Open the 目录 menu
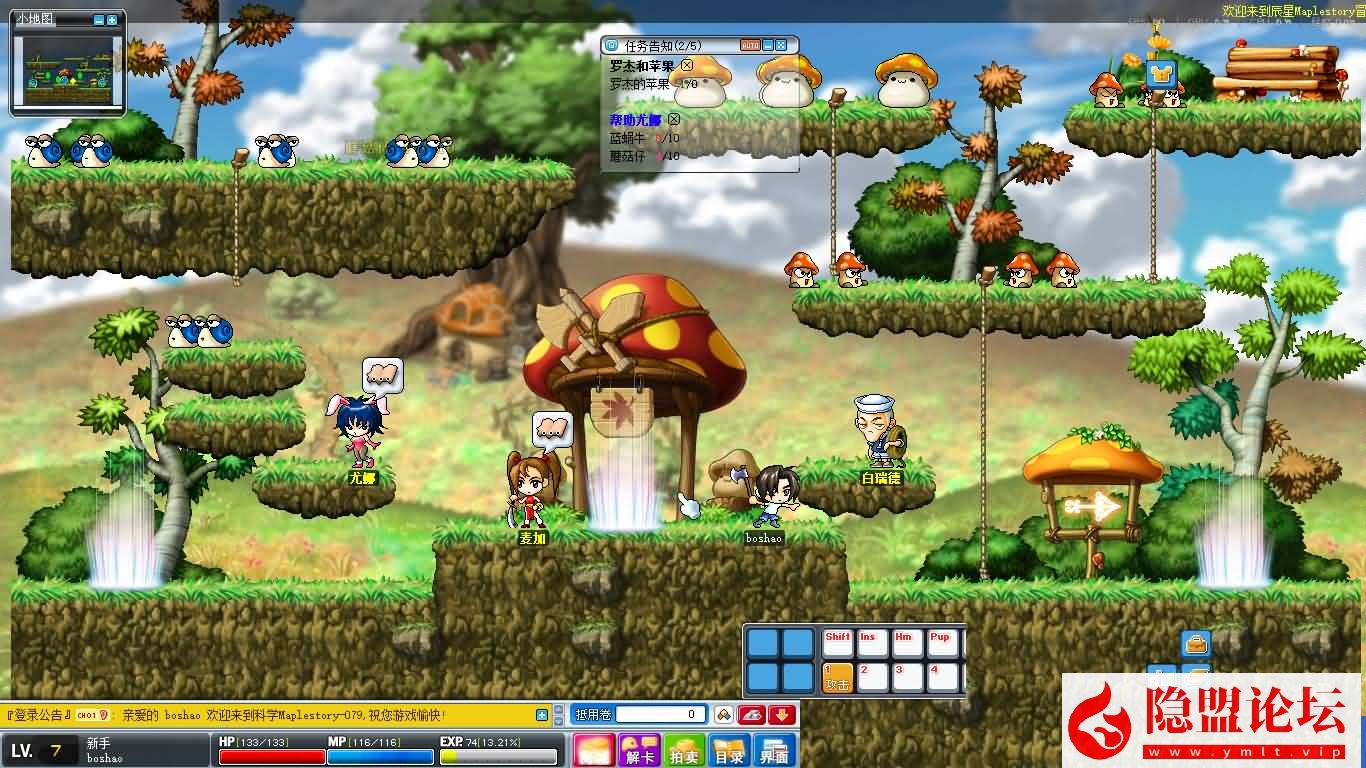The width and height of the screenshot is (1366, 768). coord(729,751)
